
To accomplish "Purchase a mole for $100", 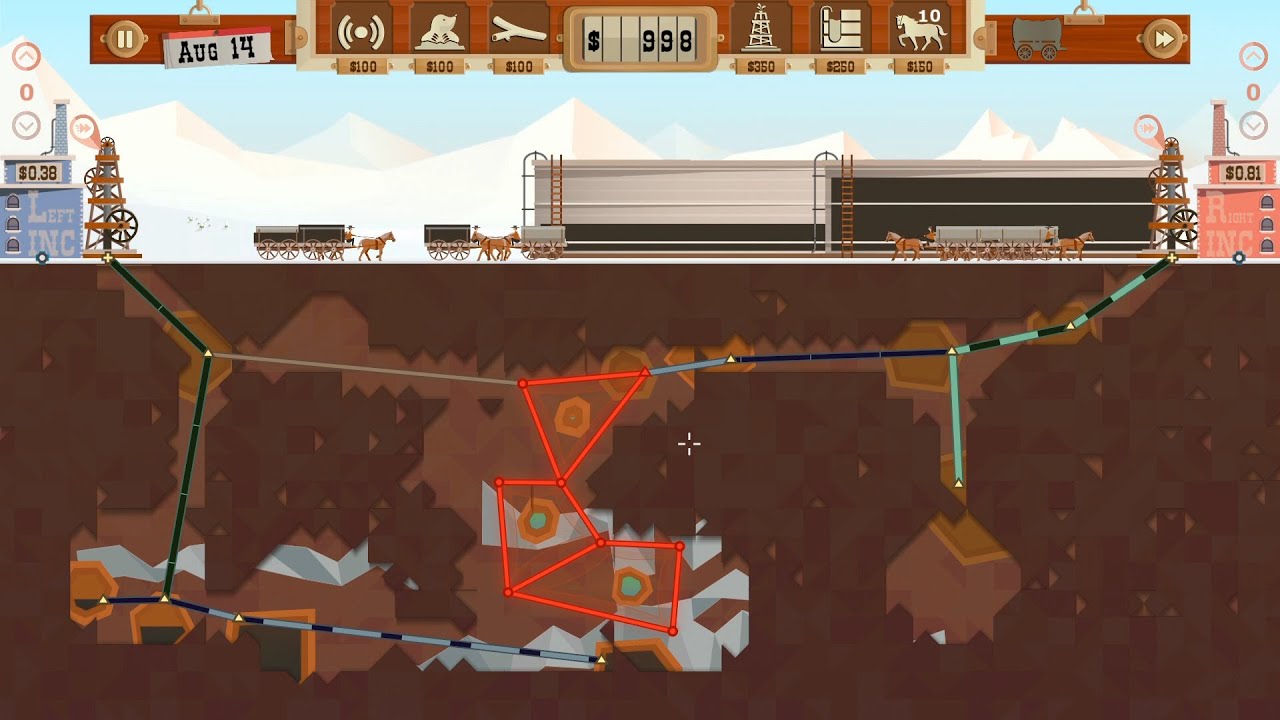I will coord(440,33).
